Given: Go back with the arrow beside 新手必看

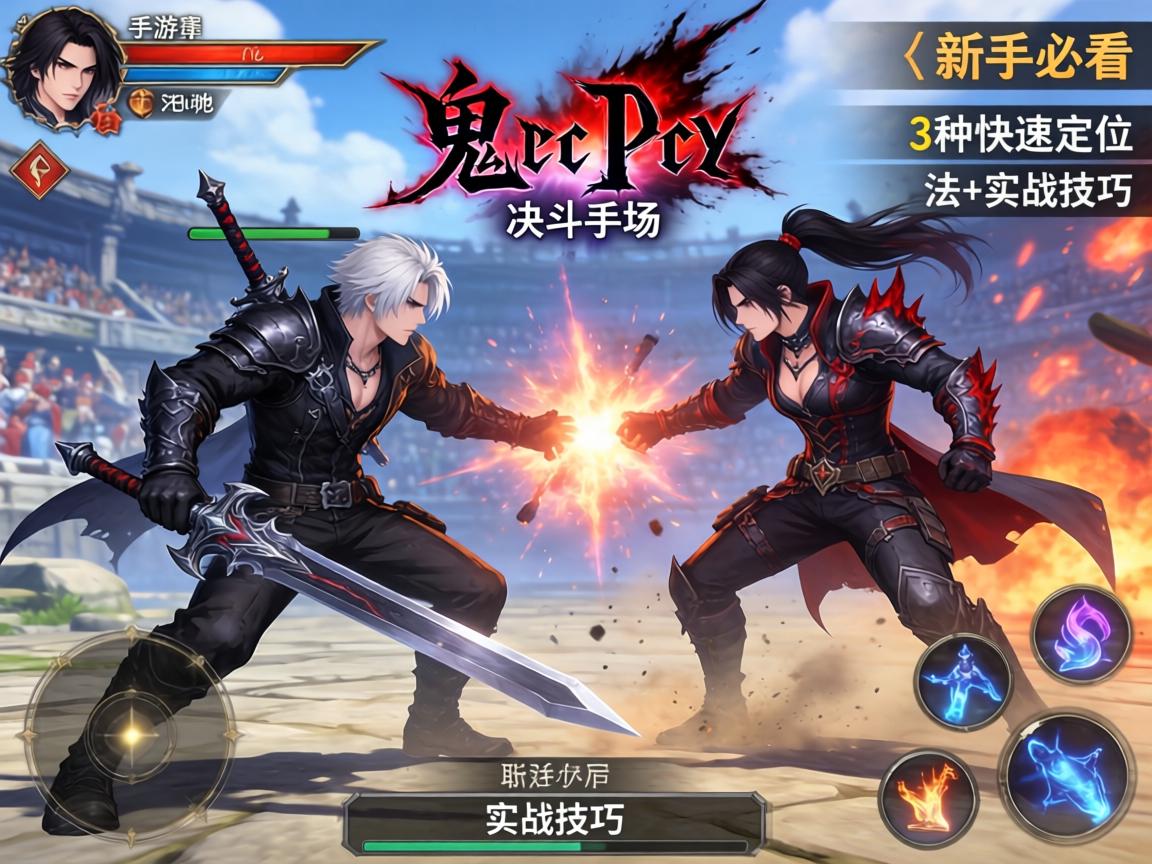Looking at the screenshot, I should [x=911, y=57].
